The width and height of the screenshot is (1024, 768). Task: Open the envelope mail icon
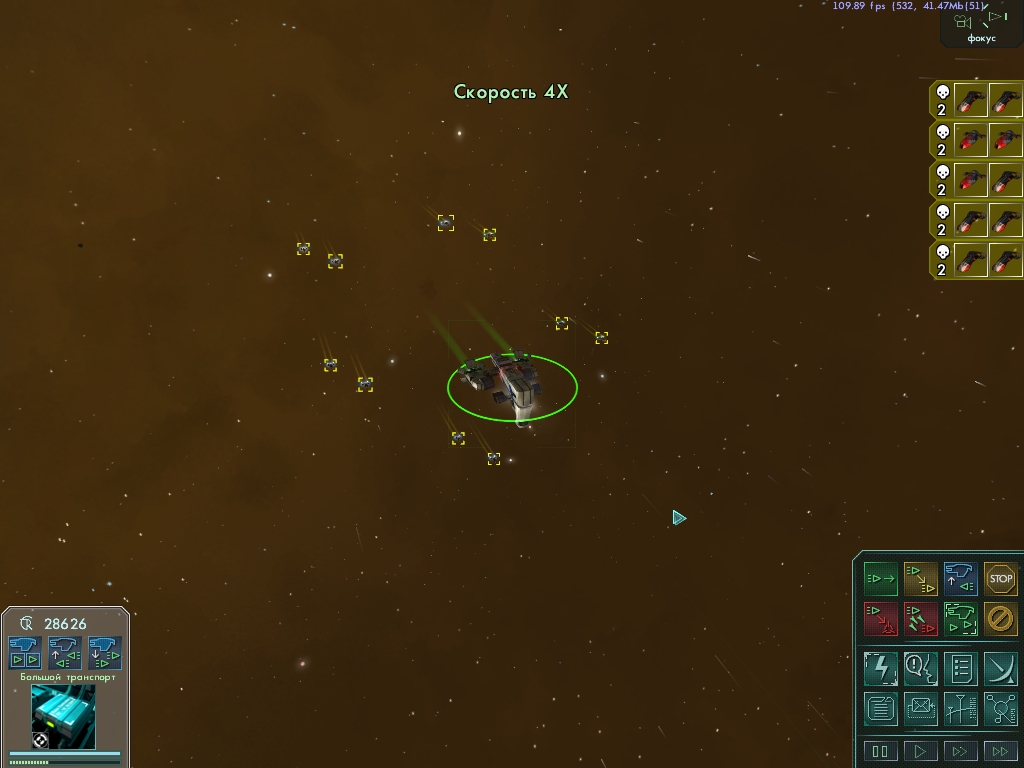[x=920, y=708]
